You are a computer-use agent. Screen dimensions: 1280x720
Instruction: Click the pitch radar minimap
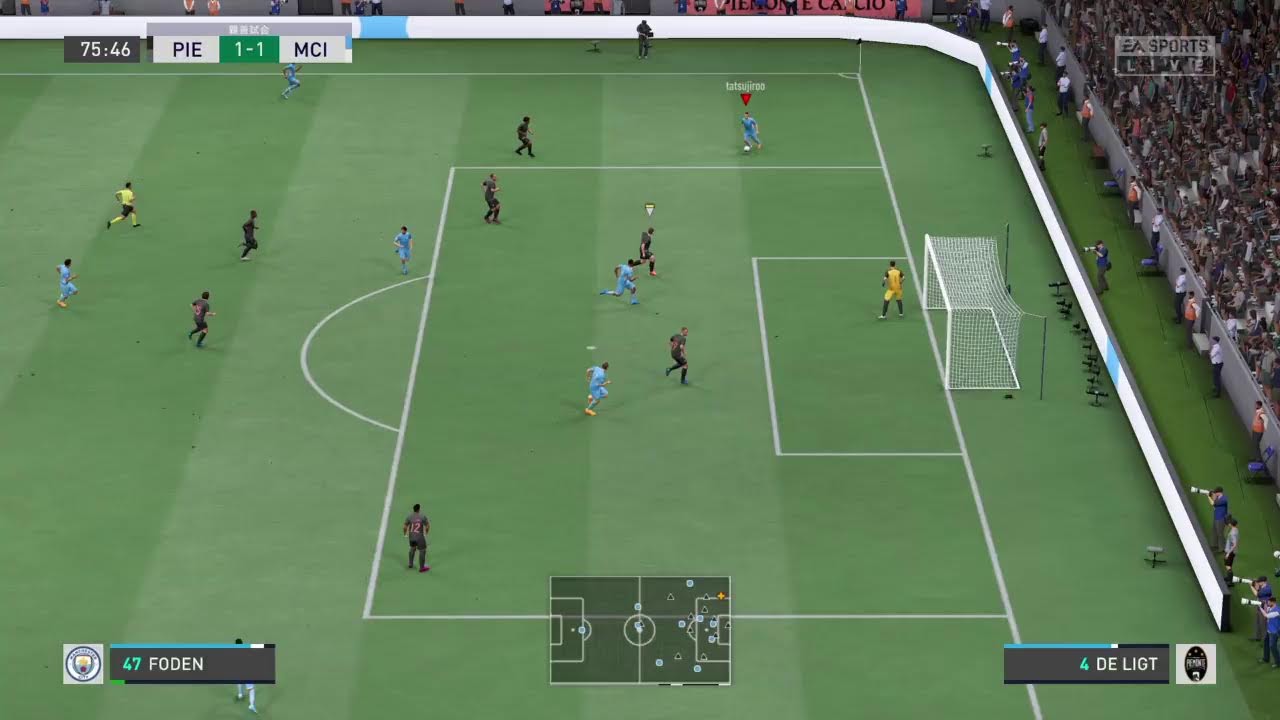click(640, 630)
